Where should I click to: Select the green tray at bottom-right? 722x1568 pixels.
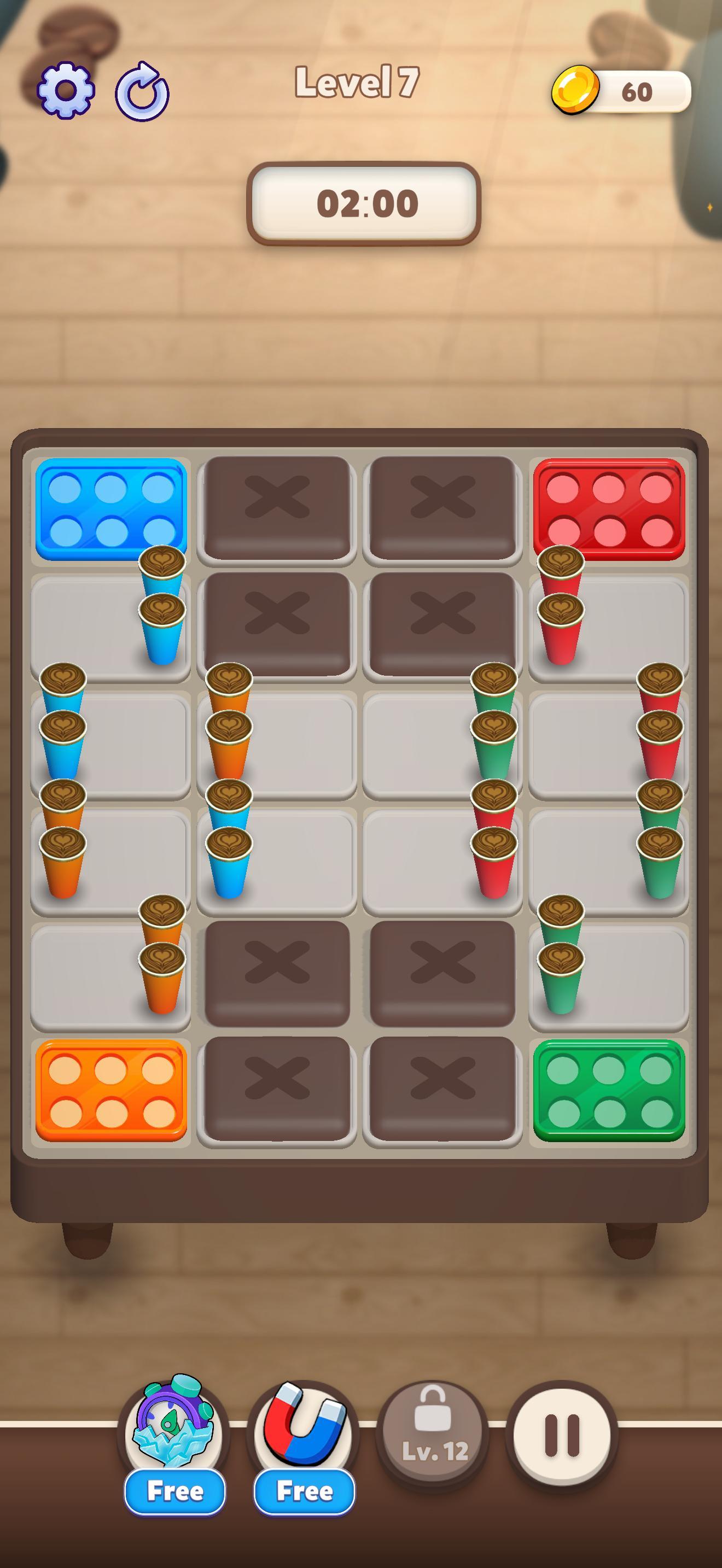coord(609,1090)
